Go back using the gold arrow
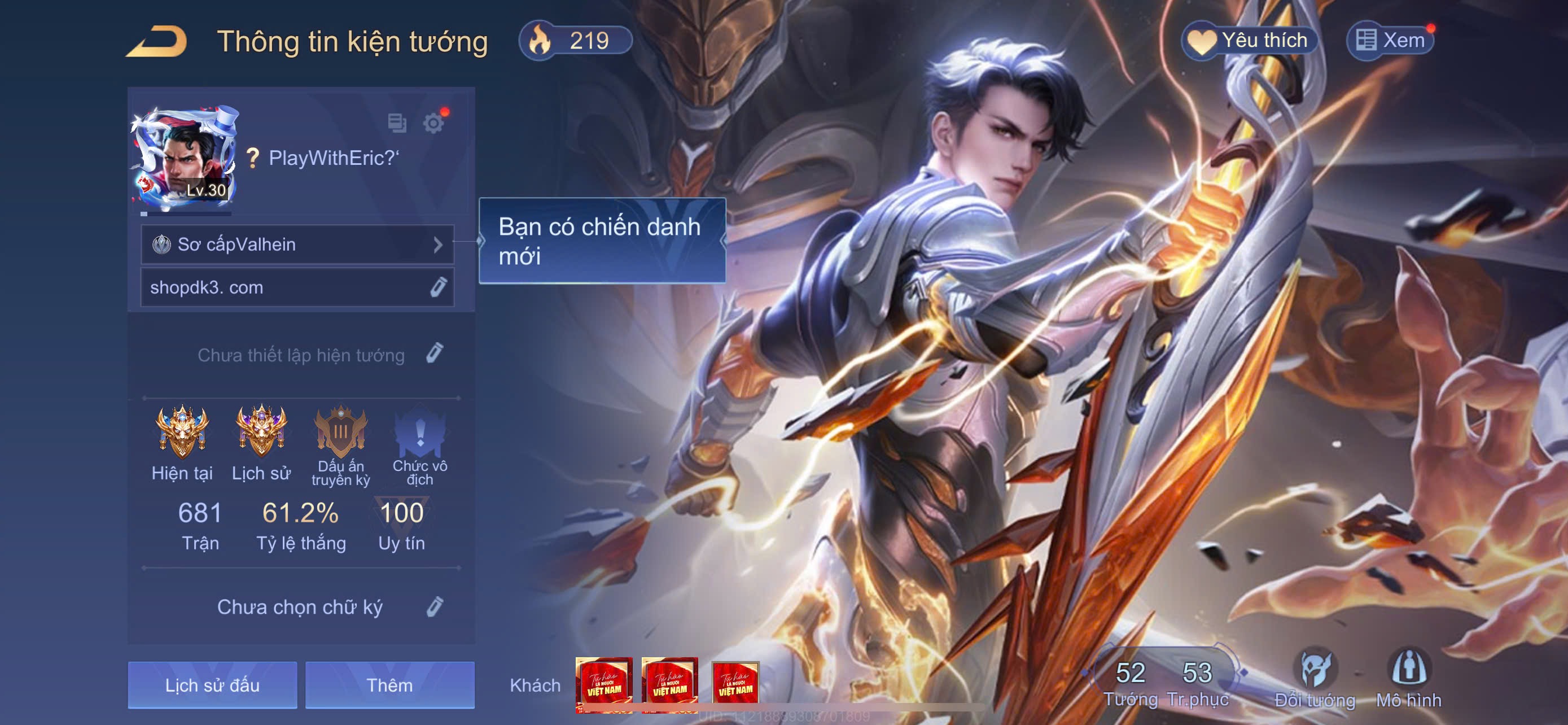Image resolution: width=1568 pixels, height=725 pixels. (x=156, y=42)
